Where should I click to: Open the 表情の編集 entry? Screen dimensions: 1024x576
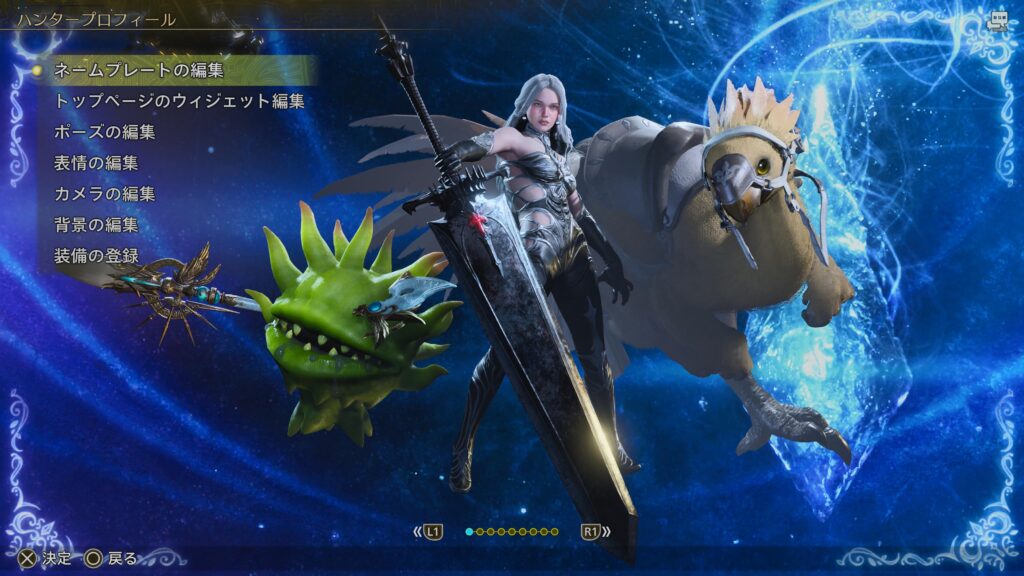(96, 163)
